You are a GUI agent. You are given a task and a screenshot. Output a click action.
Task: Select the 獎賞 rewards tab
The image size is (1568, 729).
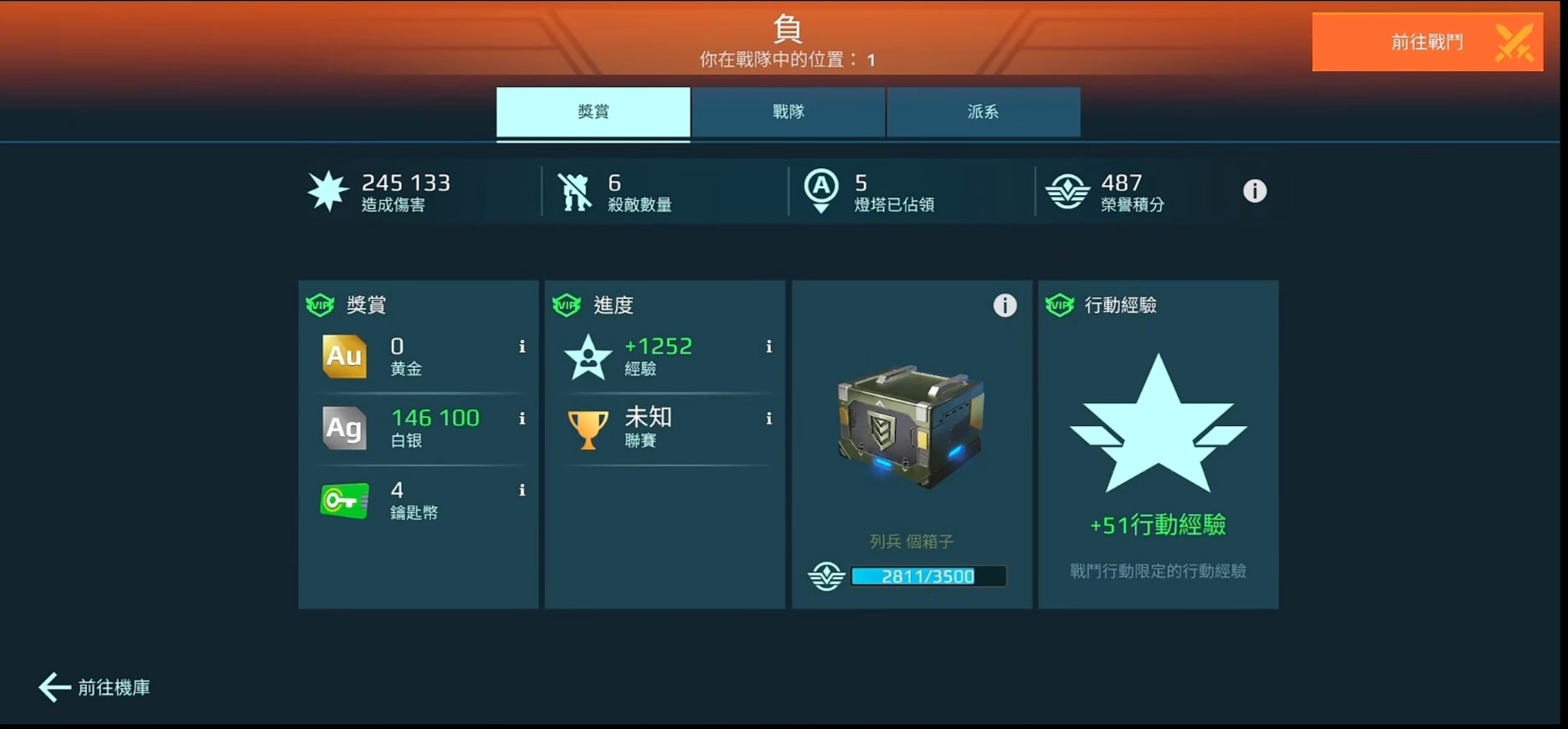(593, 112)
